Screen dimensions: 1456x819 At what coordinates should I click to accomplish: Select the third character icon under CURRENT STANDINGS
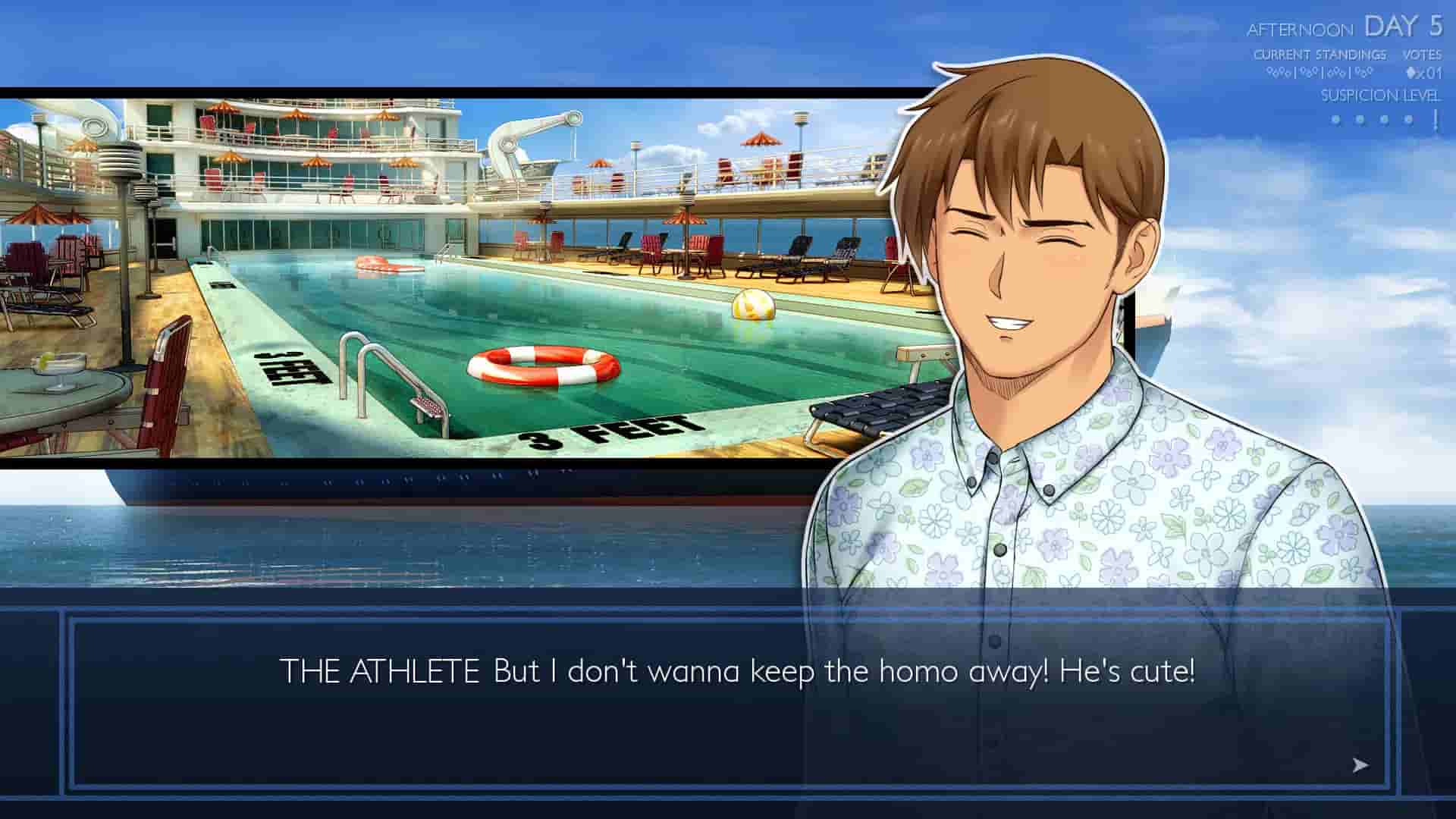tap(1336, 72)
